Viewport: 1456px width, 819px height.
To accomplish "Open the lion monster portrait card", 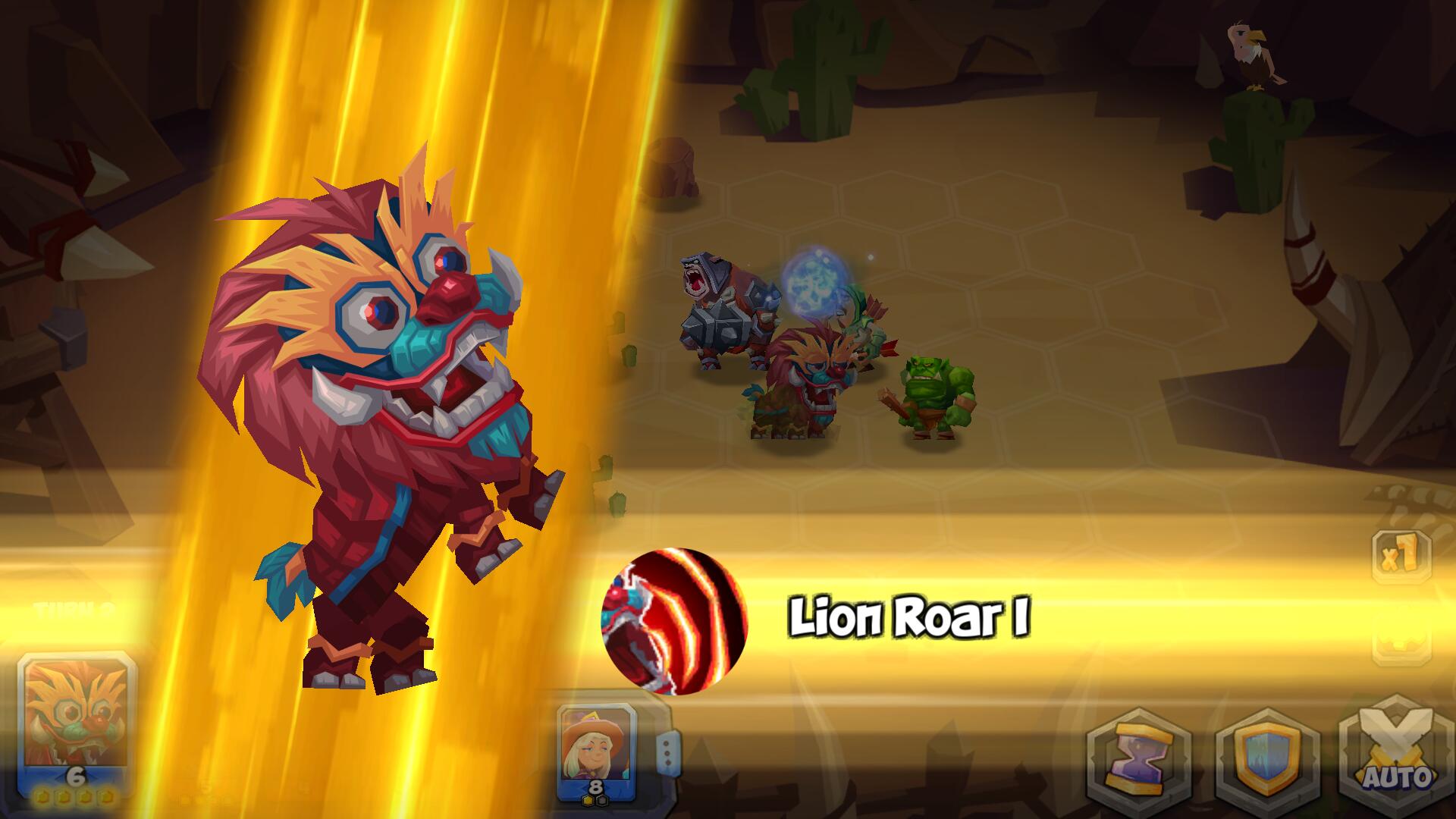I will click(x=76, y=717).
